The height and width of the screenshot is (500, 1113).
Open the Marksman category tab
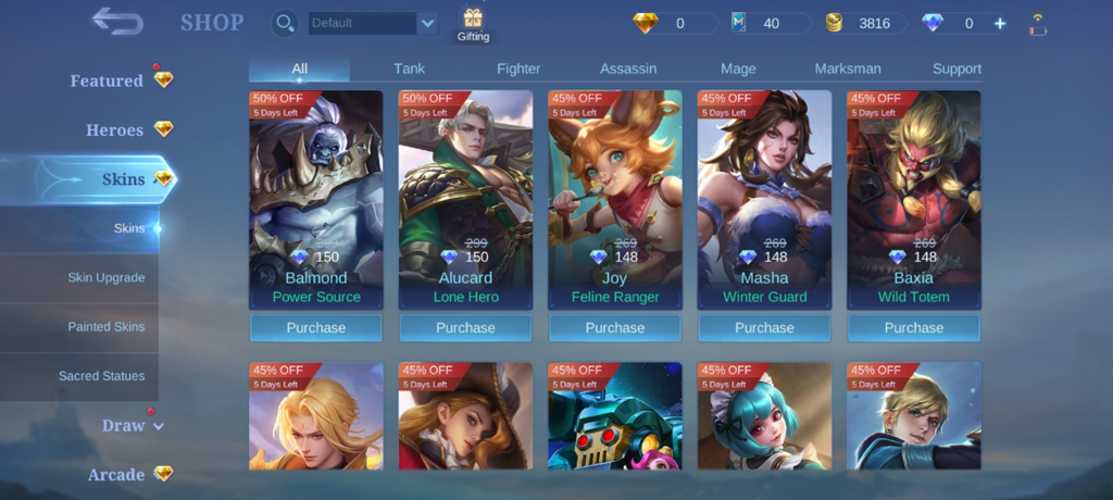[x=847, y=69]
